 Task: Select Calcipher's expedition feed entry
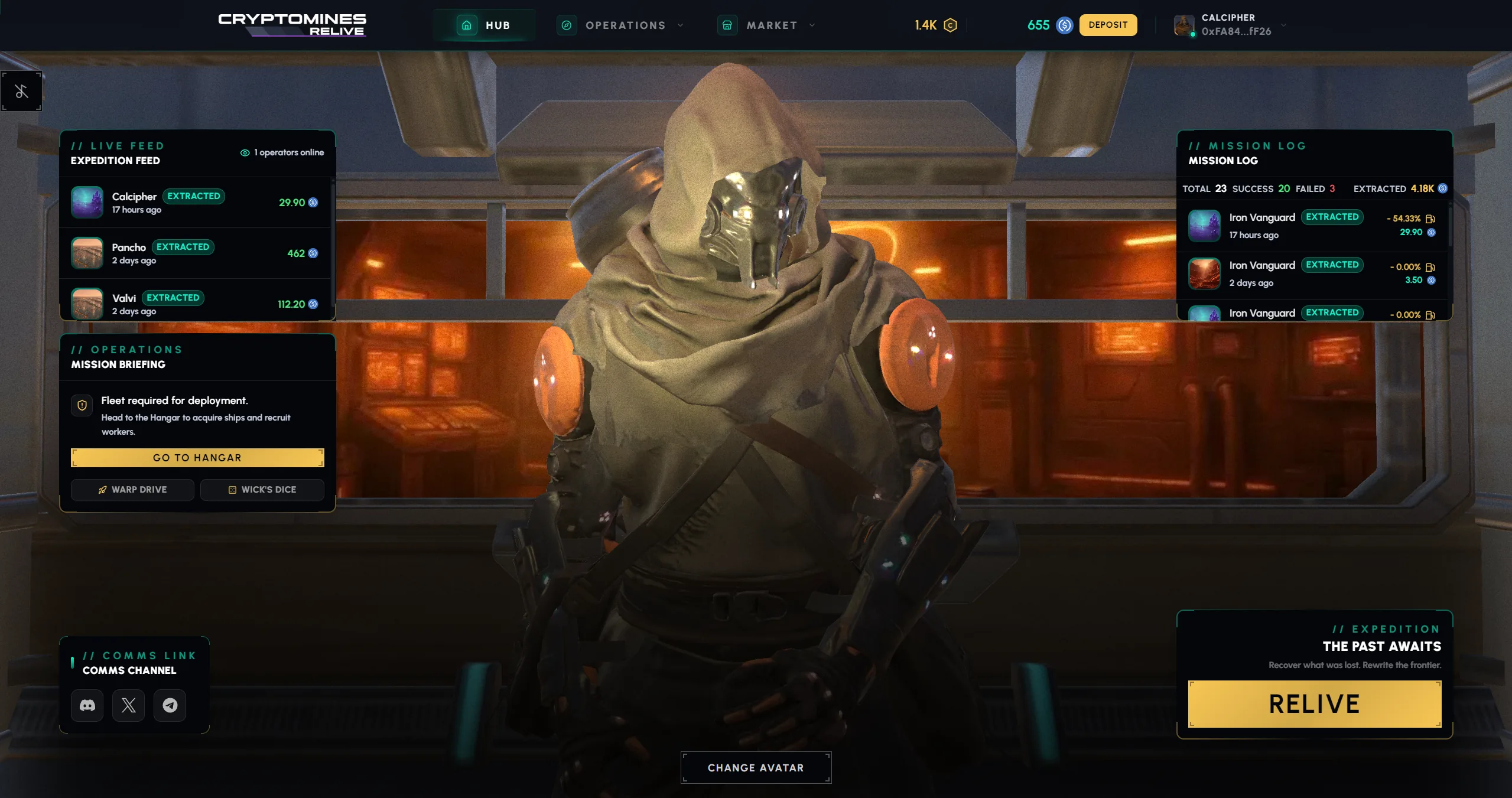pos(195,203)
